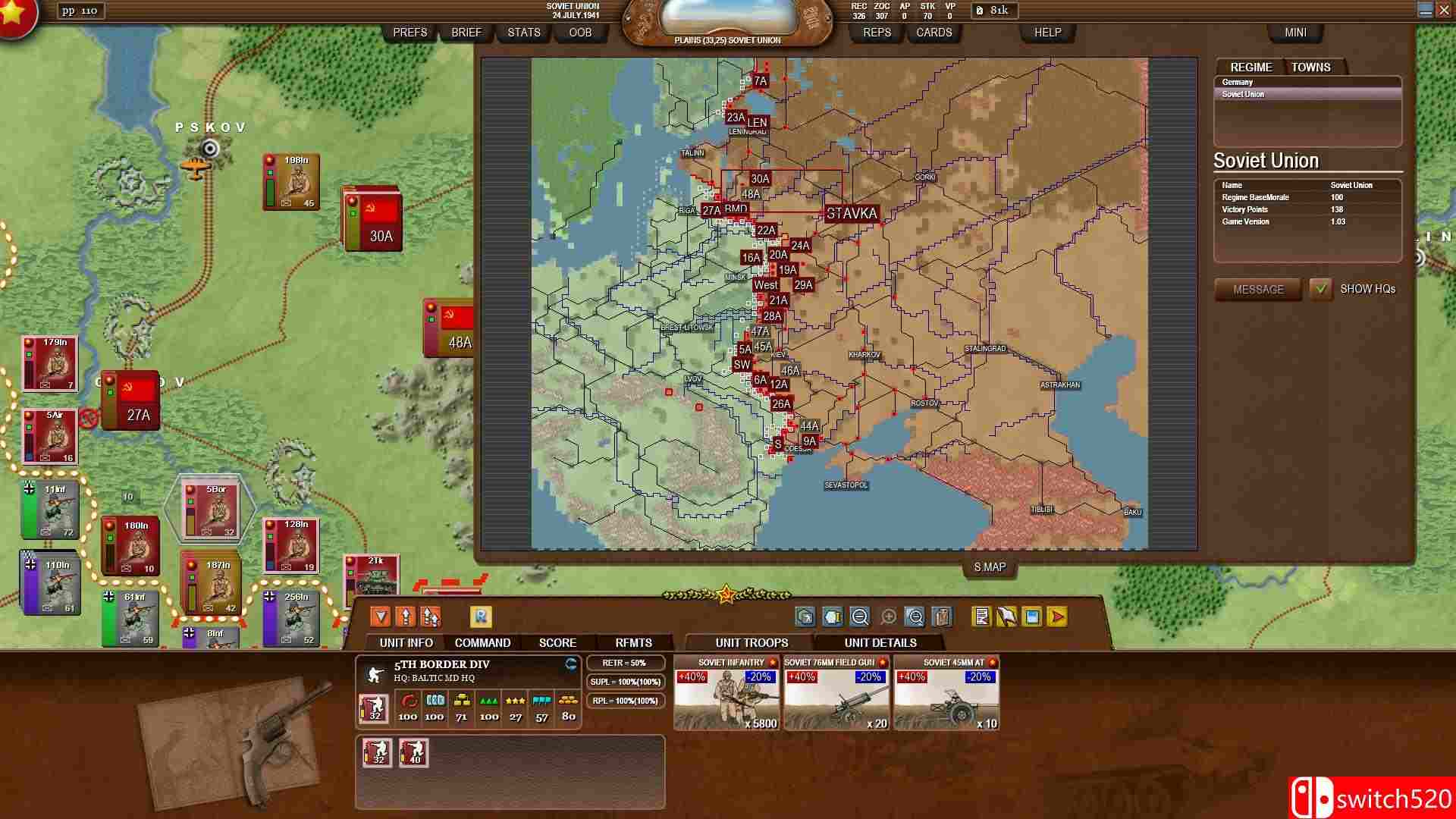Image resolution: width=1456 pixels, height=819 pixels.
Task: Toggle the upward arrow unit filter
Action: (x=406, y=617)
